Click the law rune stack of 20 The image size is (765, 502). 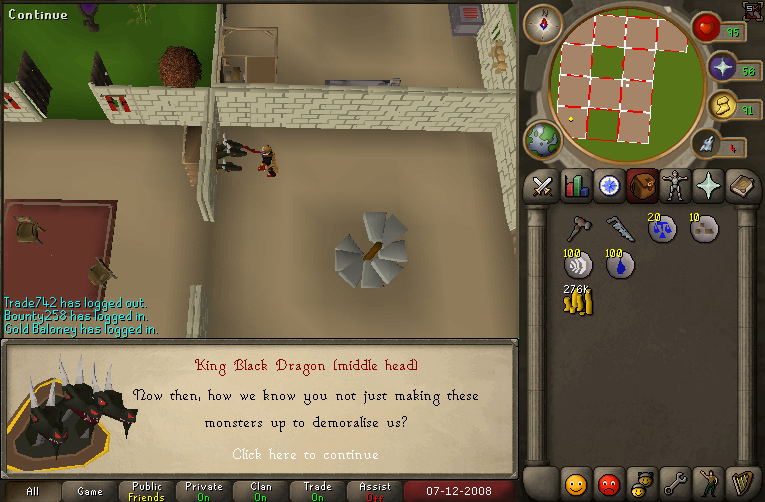point(661,229)
